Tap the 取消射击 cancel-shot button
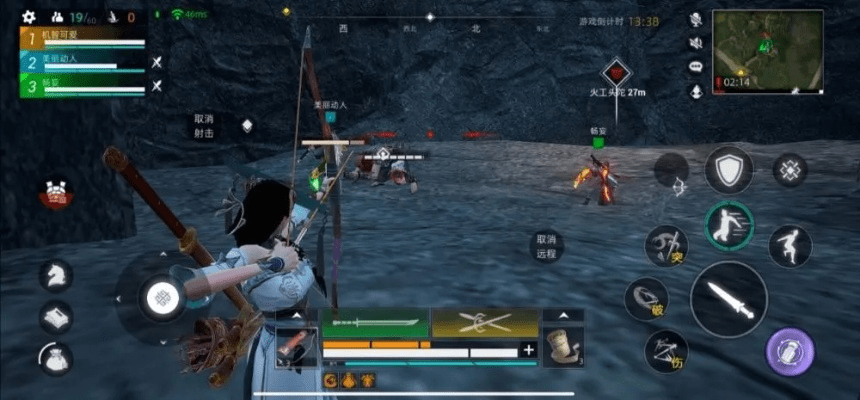This screenshot has height=400, width=860. [204, 125]
